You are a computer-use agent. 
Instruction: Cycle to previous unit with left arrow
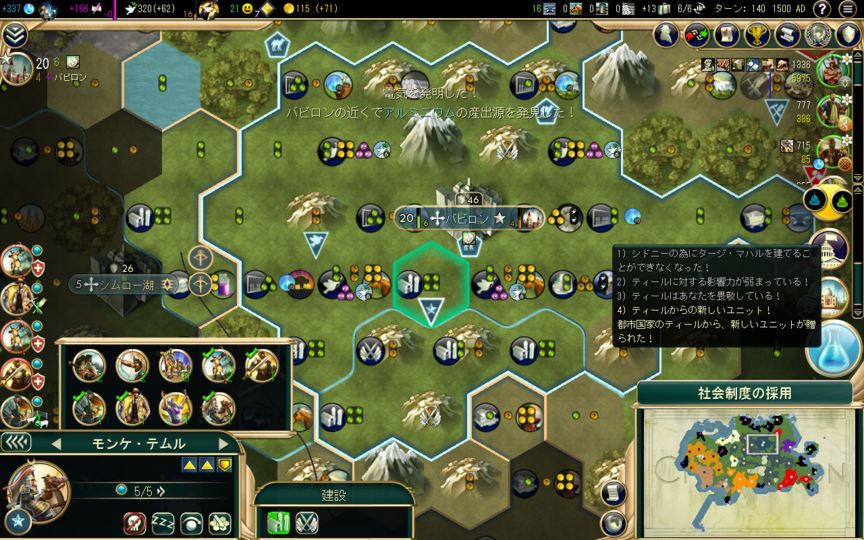click(x=58, y=443)
